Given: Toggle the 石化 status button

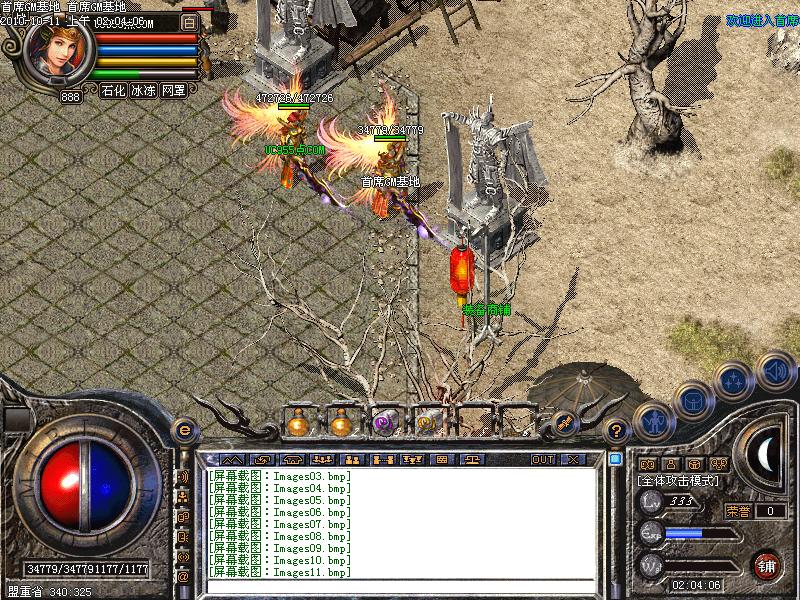Looking at the screenshot, I should (113, 90).
